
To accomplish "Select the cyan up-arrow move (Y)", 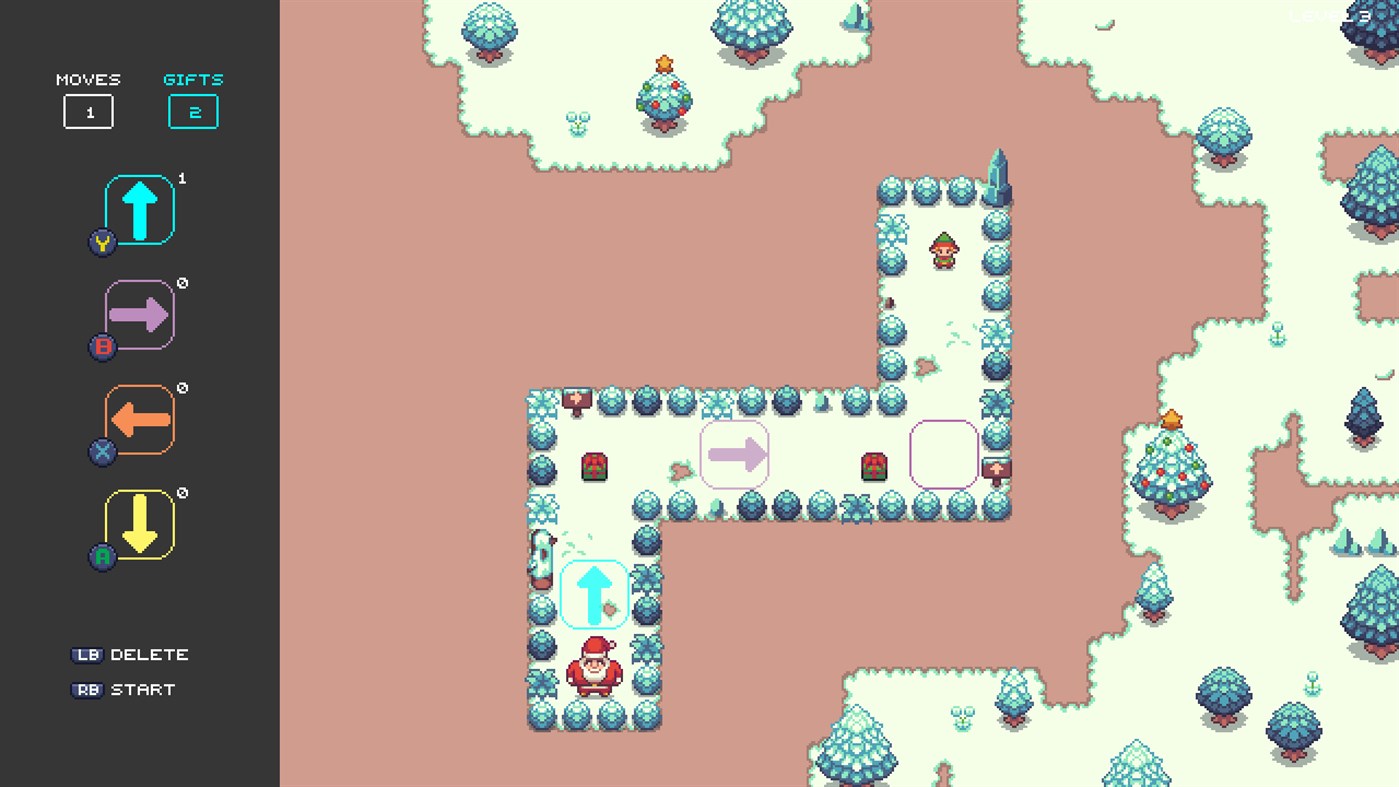I will 140,208.
